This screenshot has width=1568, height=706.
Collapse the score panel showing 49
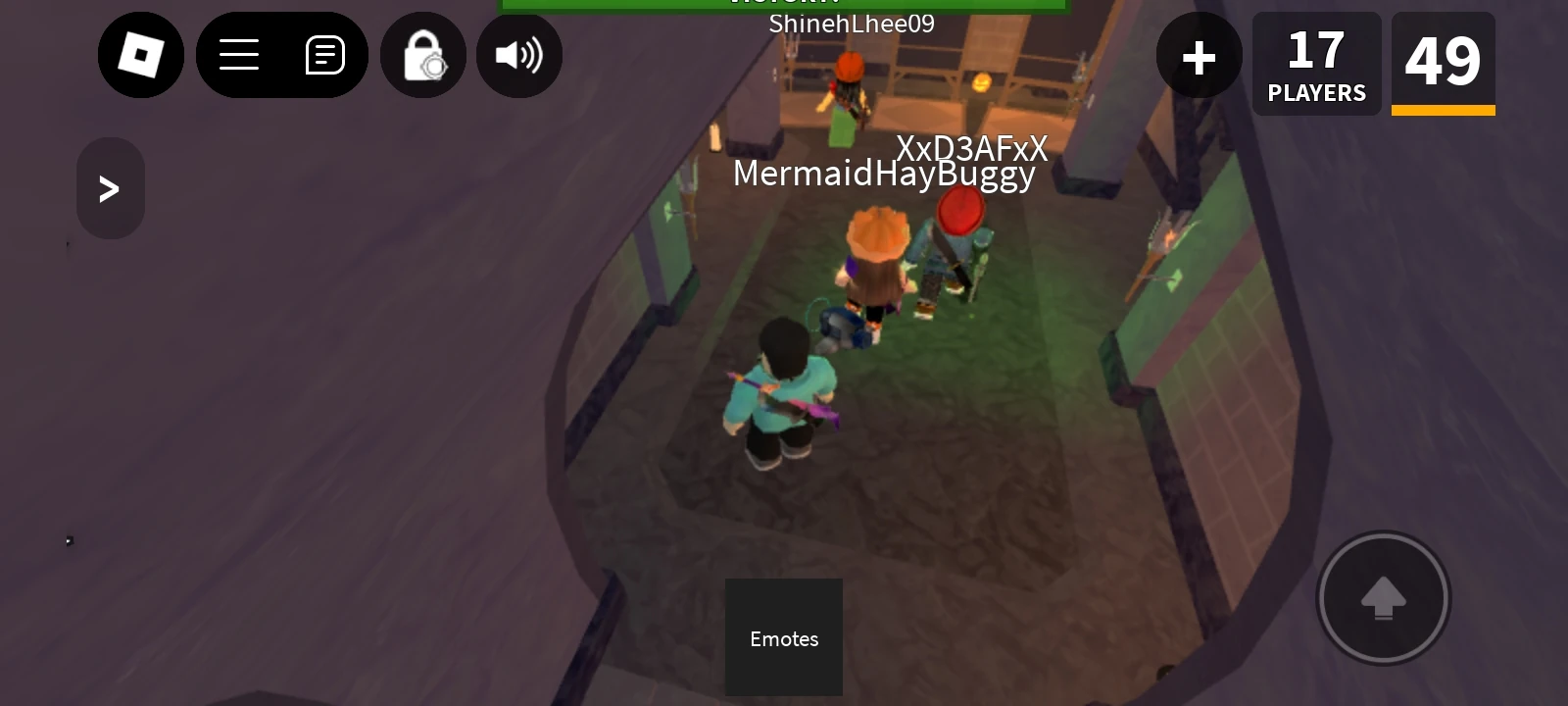[x=1443, y=61]
